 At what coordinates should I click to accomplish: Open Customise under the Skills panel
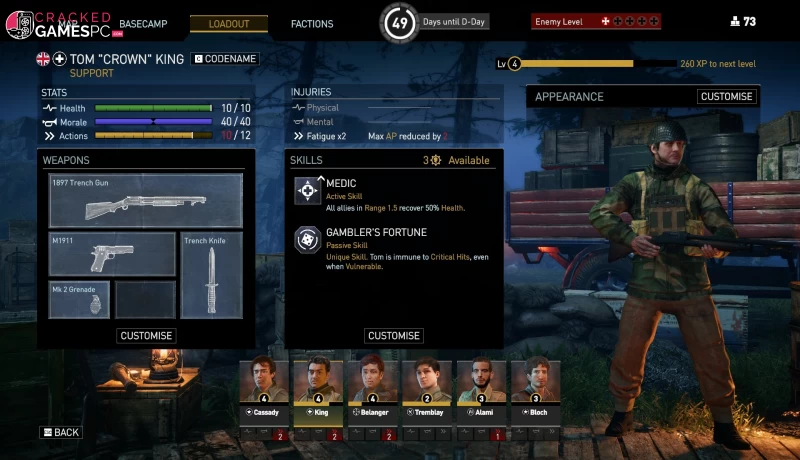(x=393, y=336)
